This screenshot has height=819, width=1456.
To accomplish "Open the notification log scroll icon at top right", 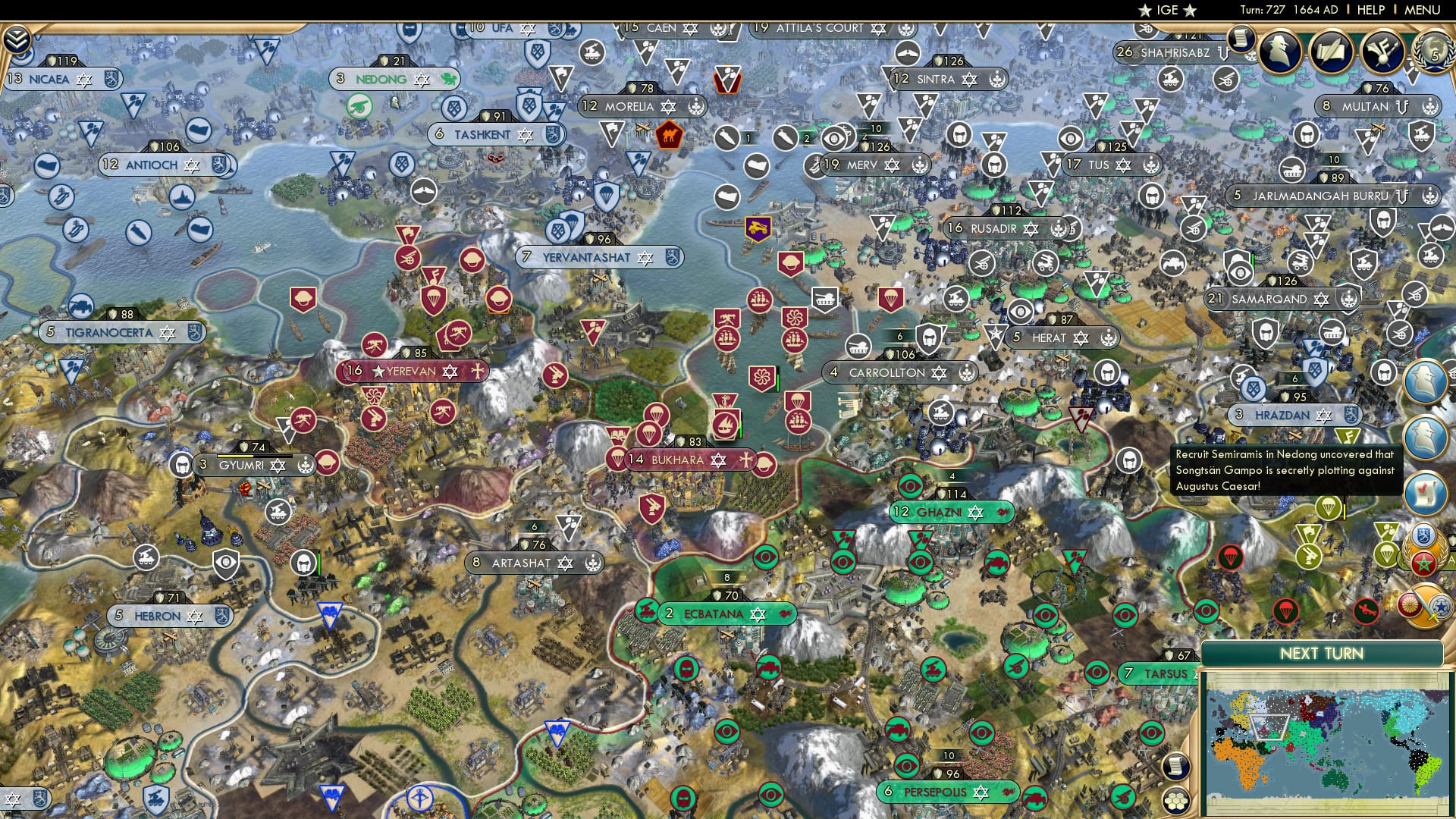I will click(1241, 39).
